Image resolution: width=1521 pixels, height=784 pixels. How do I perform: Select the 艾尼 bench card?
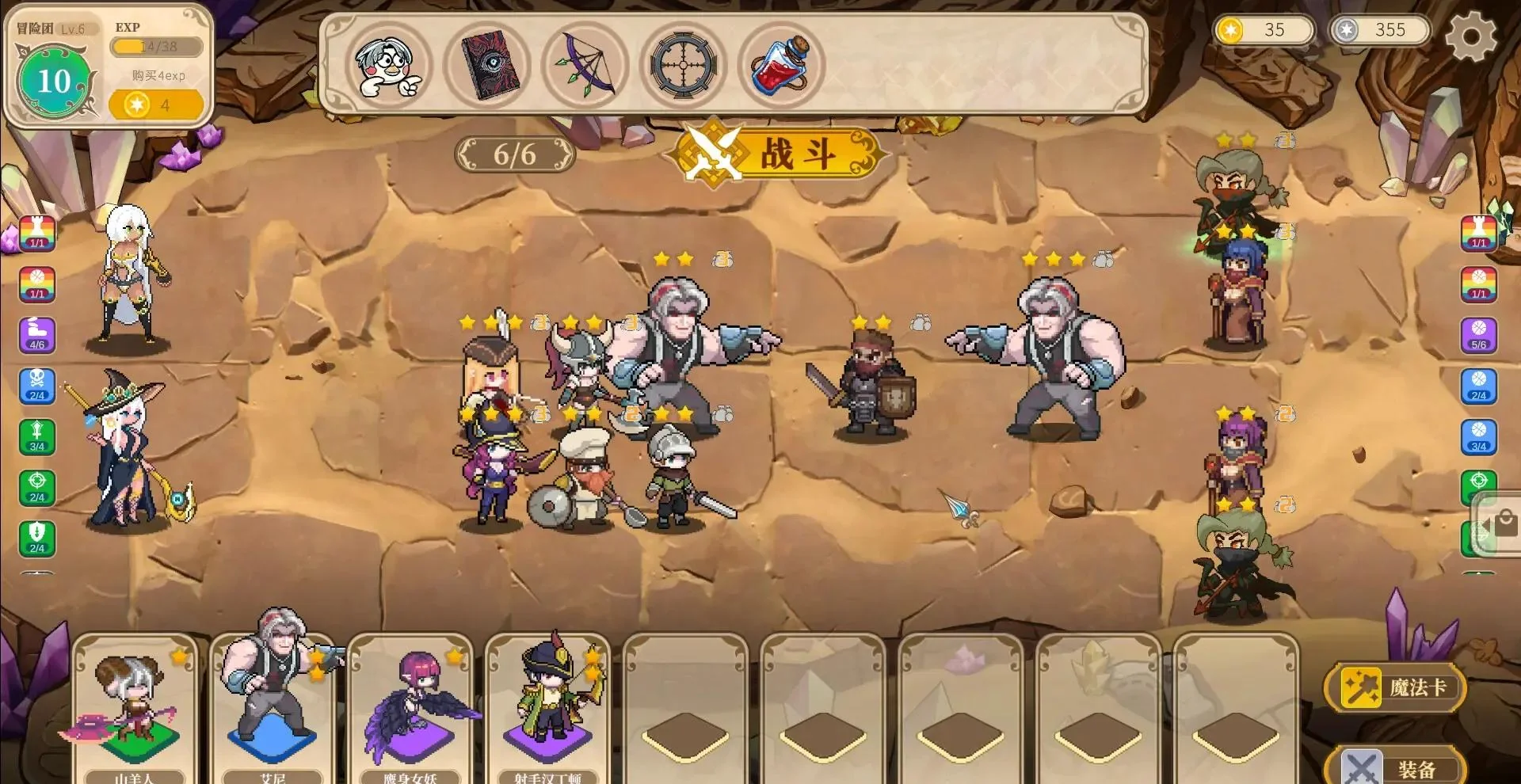pos(272,709)
